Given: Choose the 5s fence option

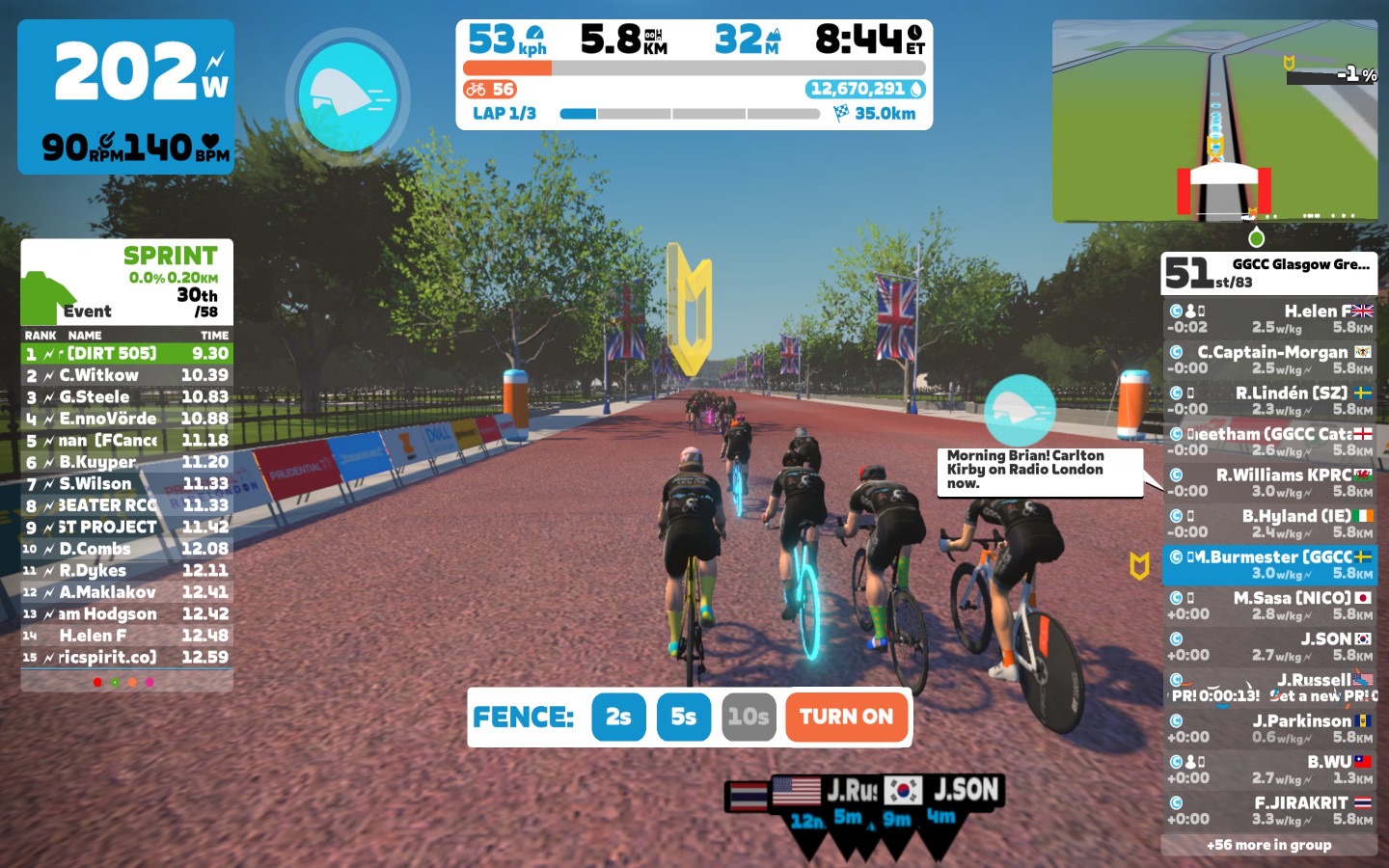Looking at the screenshot, I should click(683, 717).
